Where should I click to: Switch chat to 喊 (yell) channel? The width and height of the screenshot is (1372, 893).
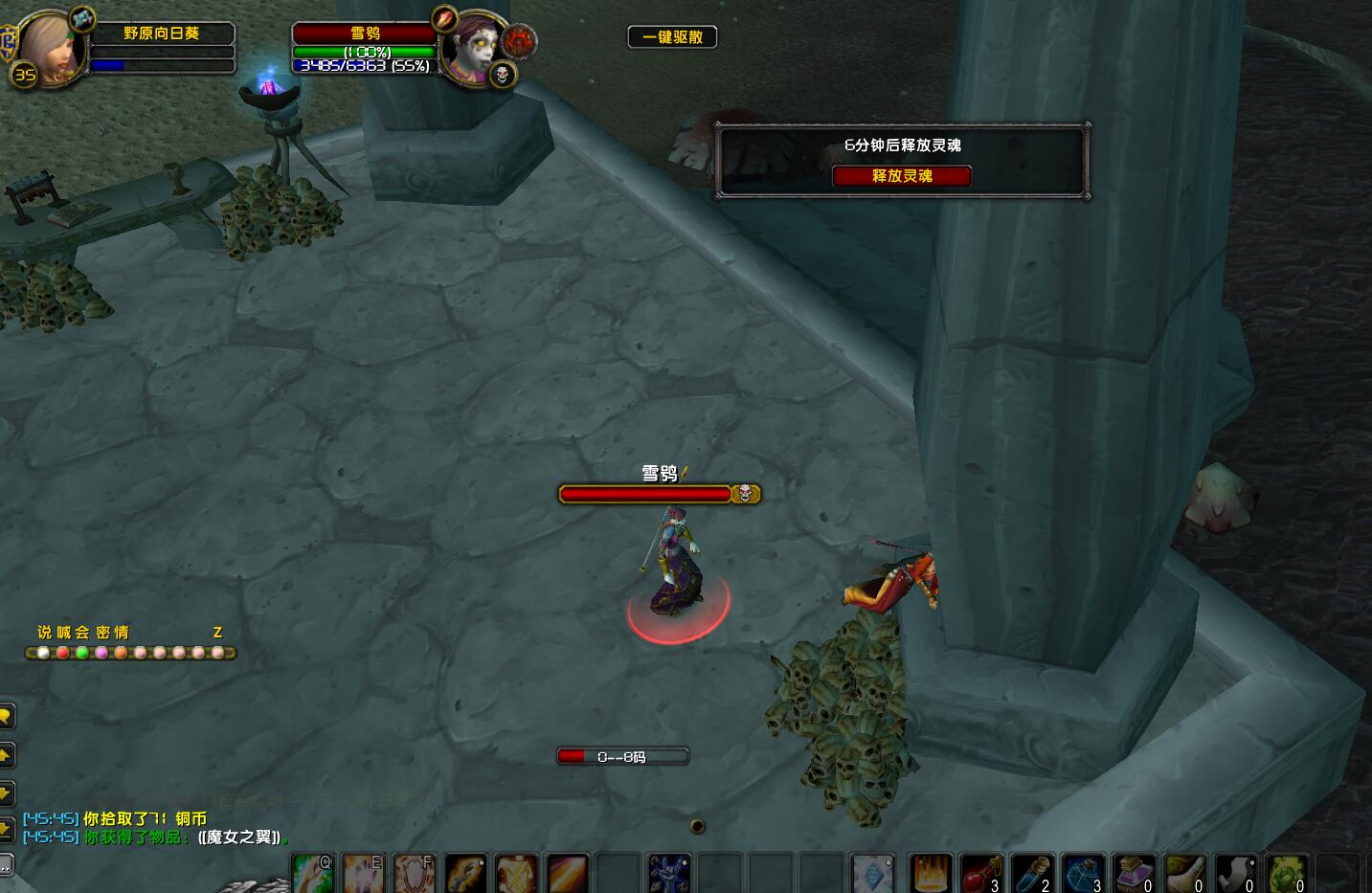click(x=63, y=633)
